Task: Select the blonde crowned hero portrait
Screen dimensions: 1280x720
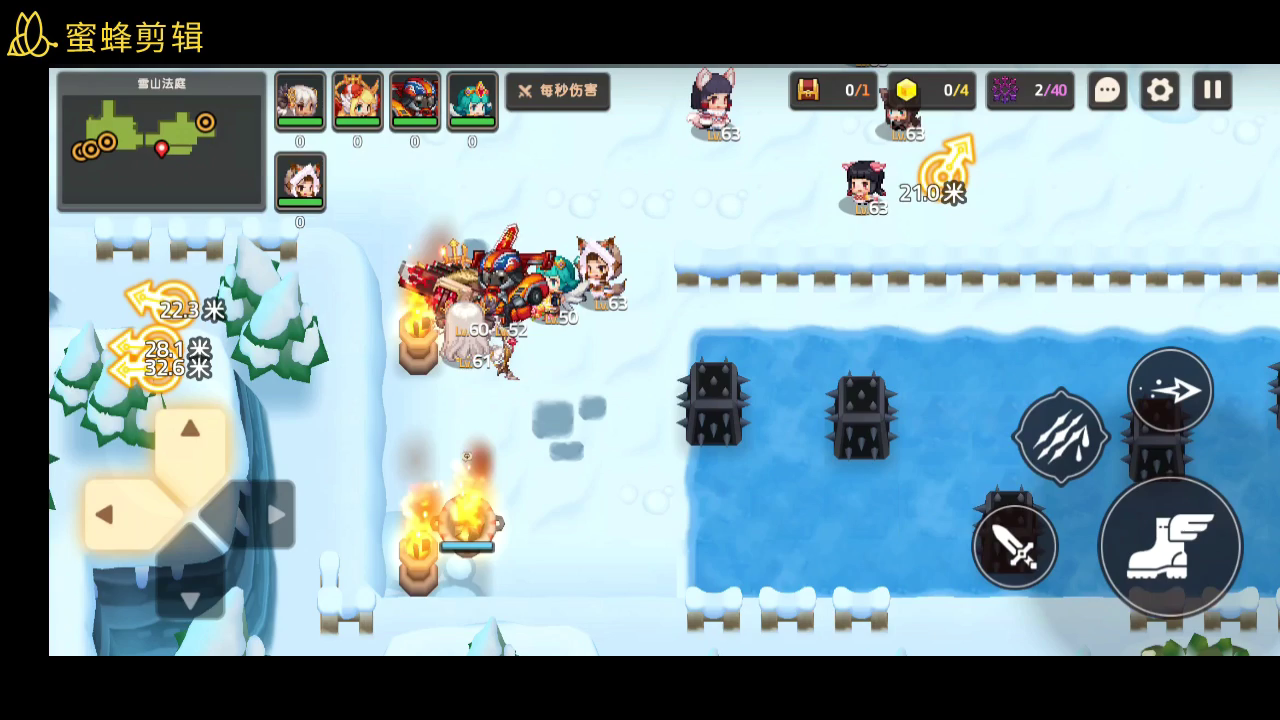Action: (357, 101)
